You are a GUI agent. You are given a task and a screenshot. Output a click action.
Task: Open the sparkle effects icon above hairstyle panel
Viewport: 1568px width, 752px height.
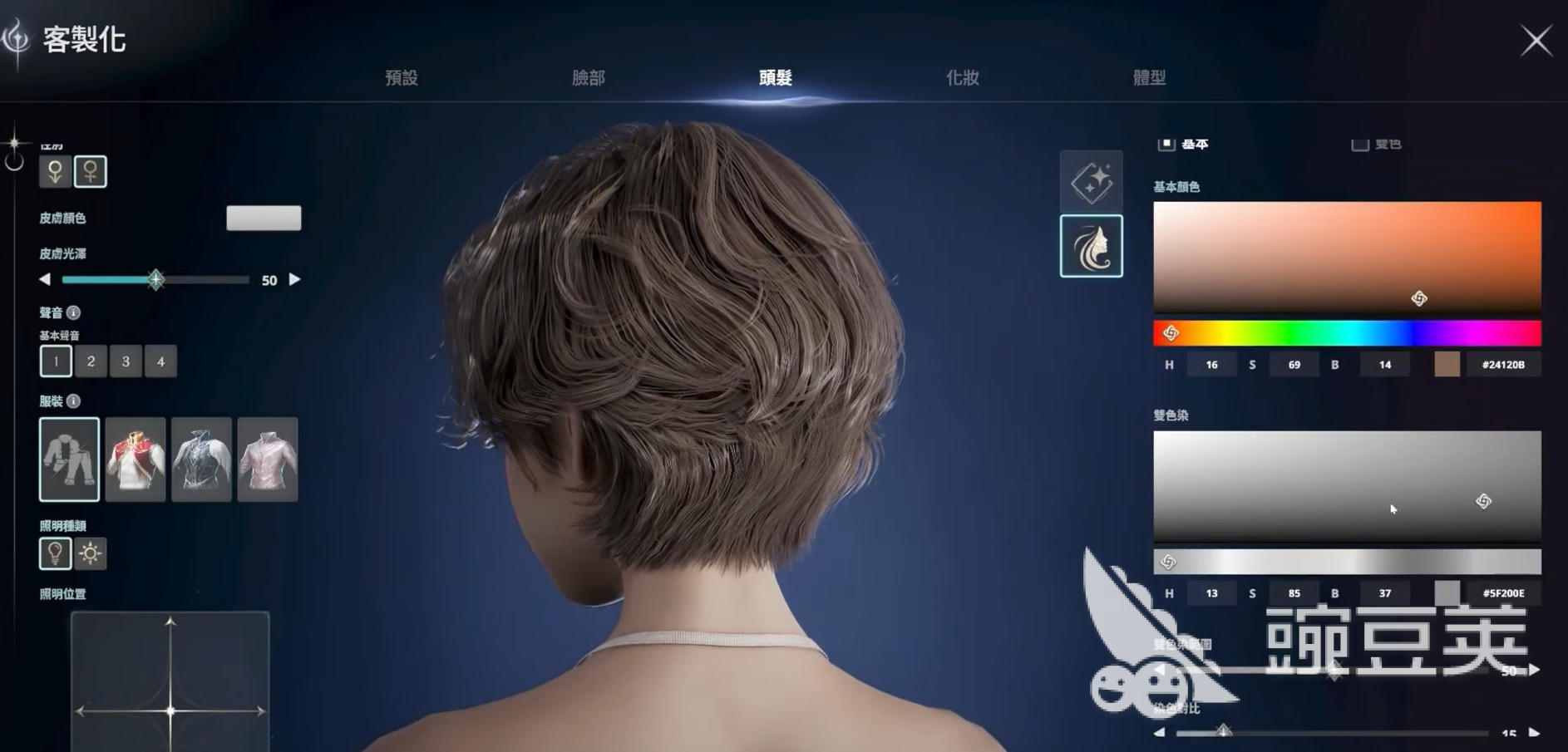click(1092, 182)
